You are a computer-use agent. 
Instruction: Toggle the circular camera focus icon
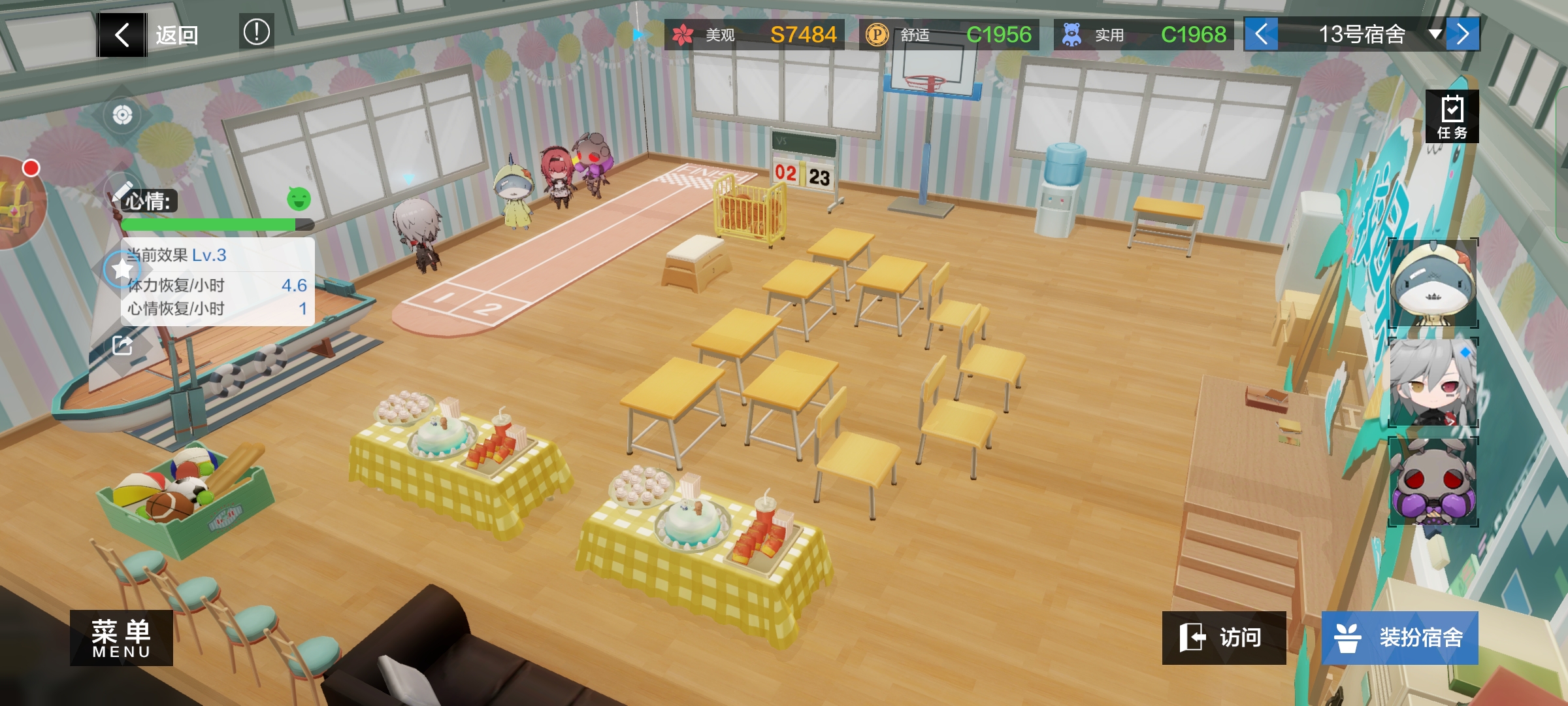[x=122, y=116]
